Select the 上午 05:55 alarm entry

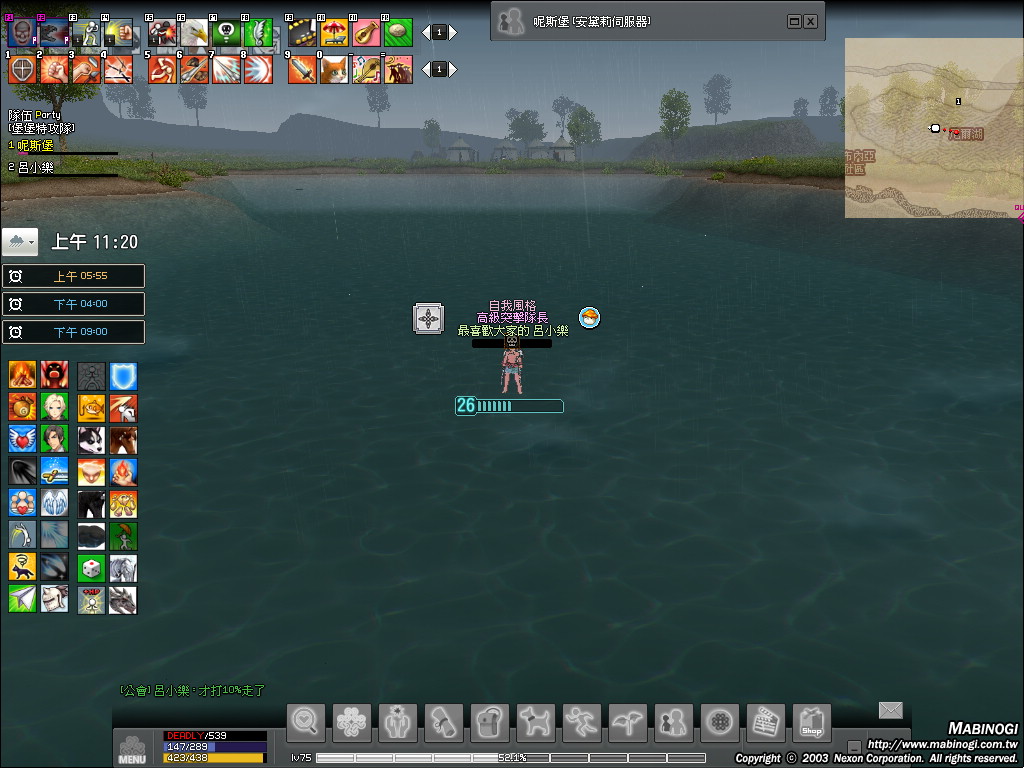coord(74,276)
